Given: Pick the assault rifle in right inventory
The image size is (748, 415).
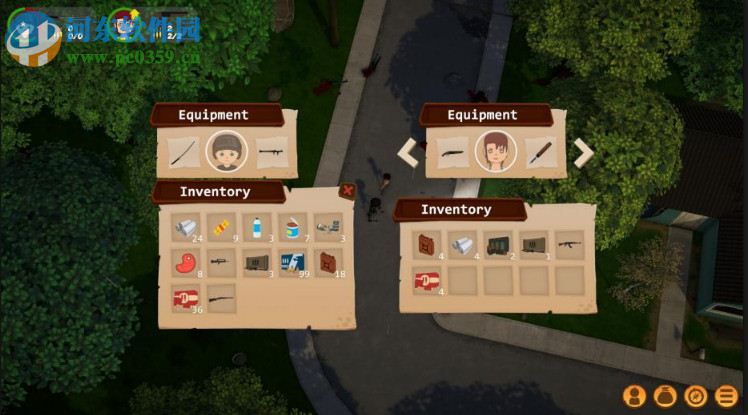Looking at the screenshot, I should 569,245.
